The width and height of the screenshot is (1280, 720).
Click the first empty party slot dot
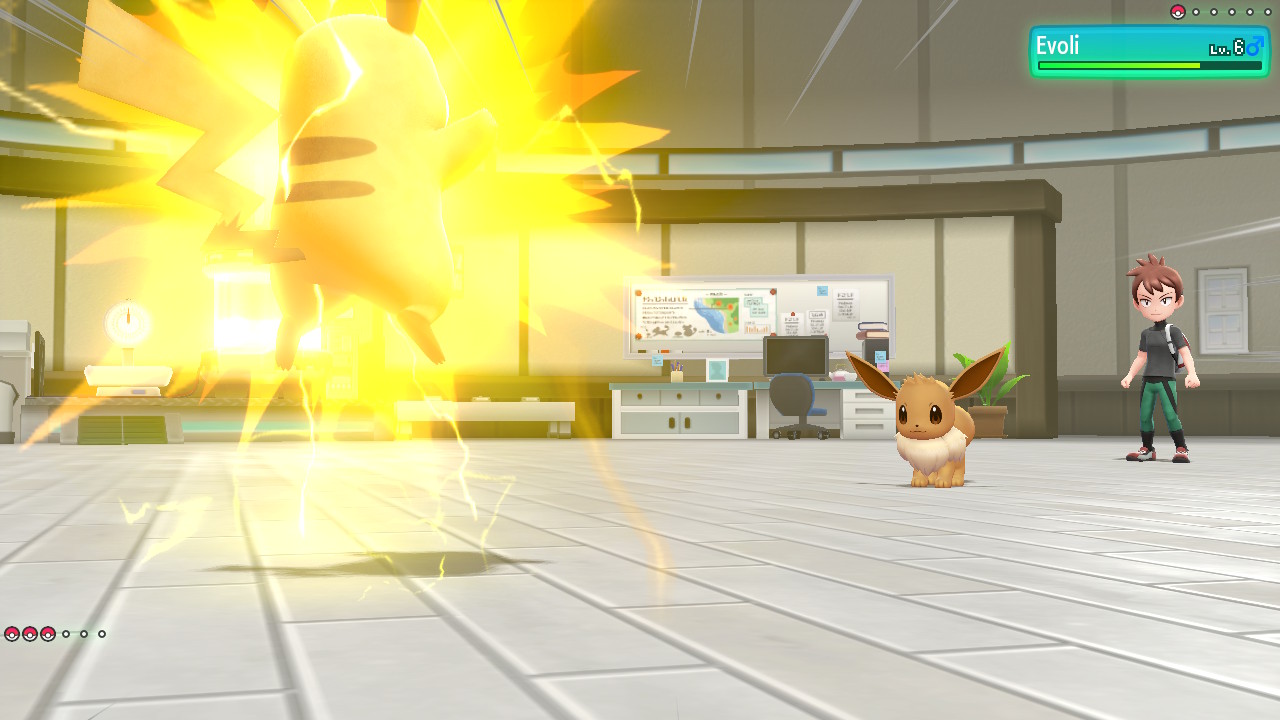tap(66, 634)
